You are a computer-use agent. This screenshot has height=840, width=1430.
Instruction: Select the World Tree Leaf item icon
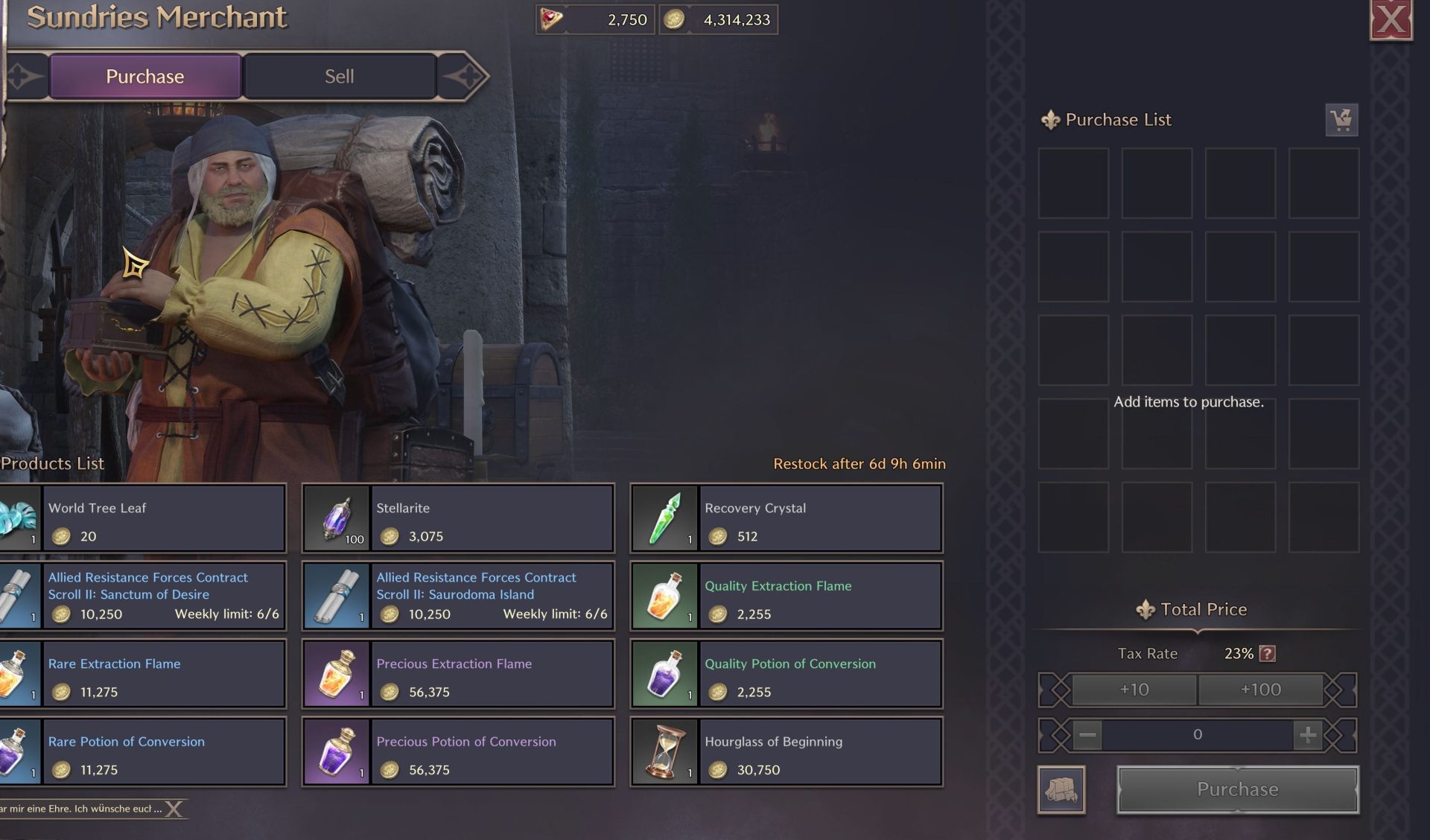click(x=16, y=518)
